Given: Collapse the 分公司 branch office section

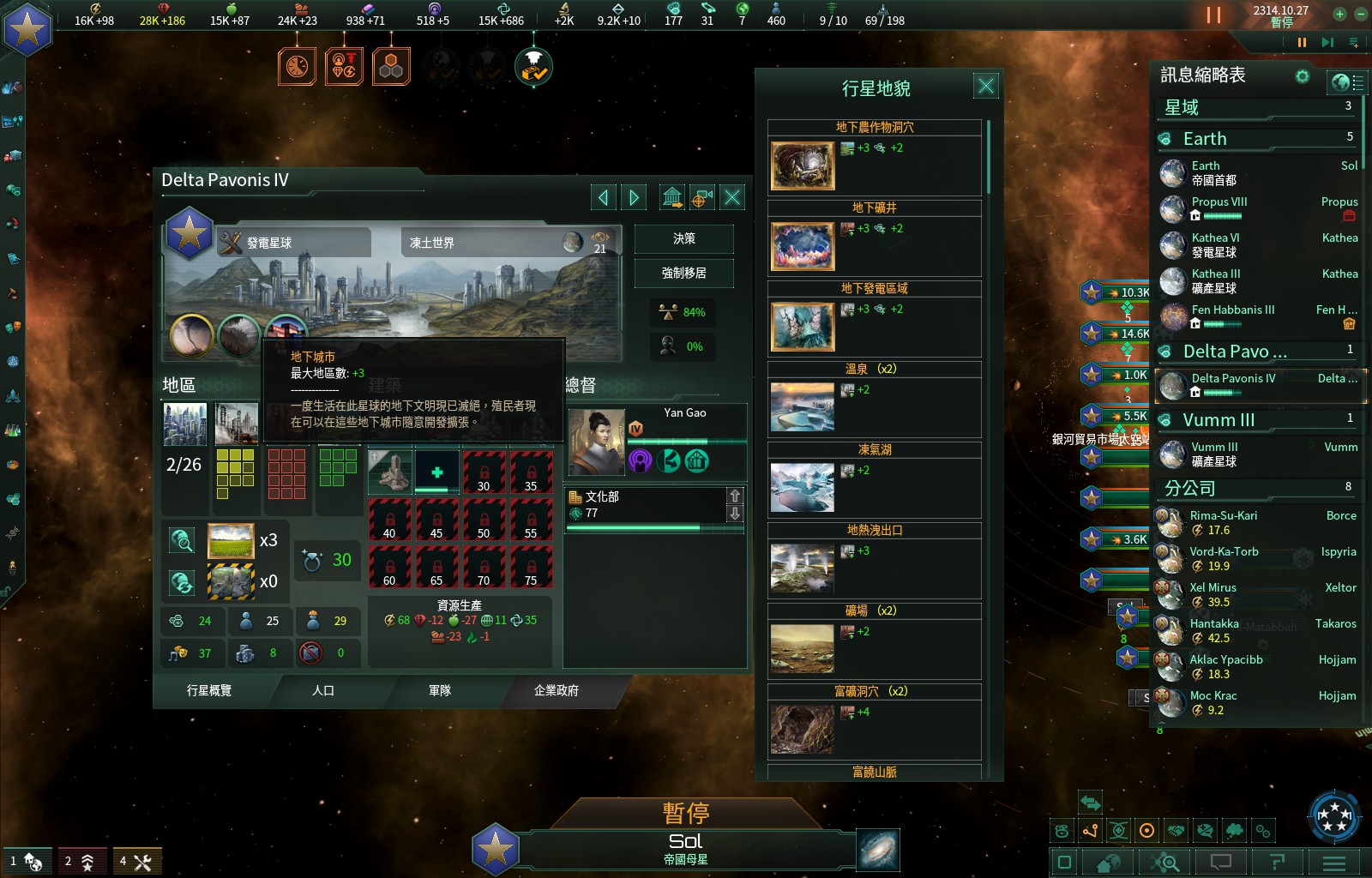Looking at the screenshot, I should (1190, 489).
